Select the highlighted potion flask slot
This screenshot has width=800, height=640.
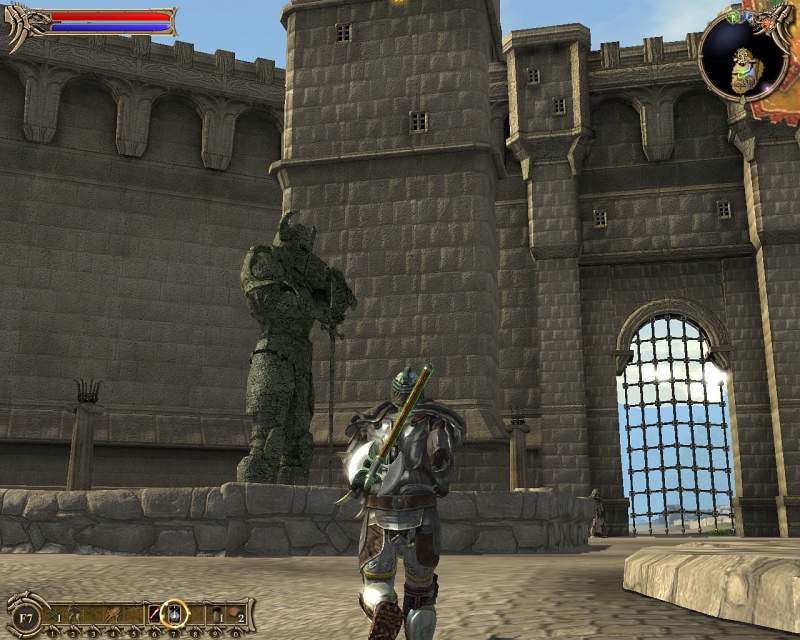(x=175, y=612)
